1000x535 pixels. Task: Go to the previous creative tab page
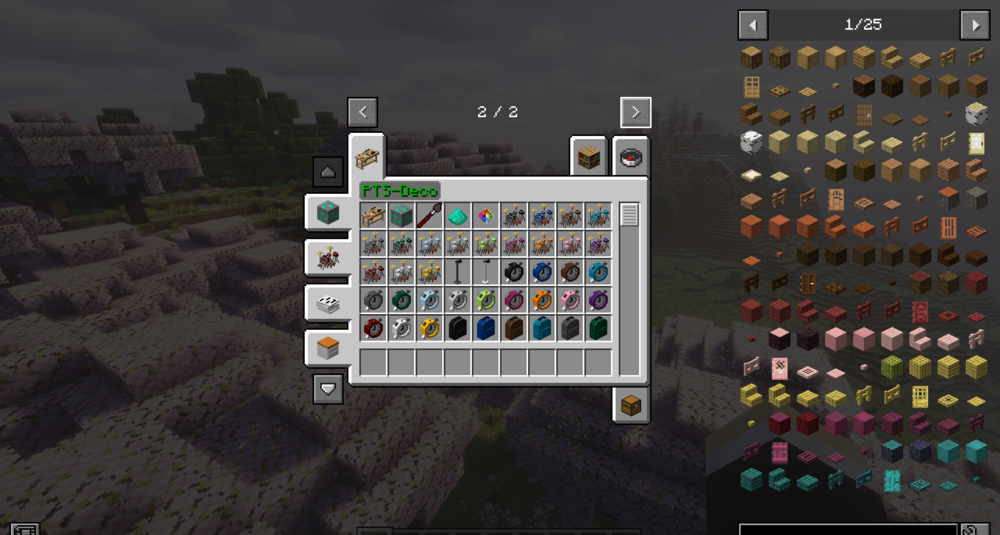[x=362, y=112]
